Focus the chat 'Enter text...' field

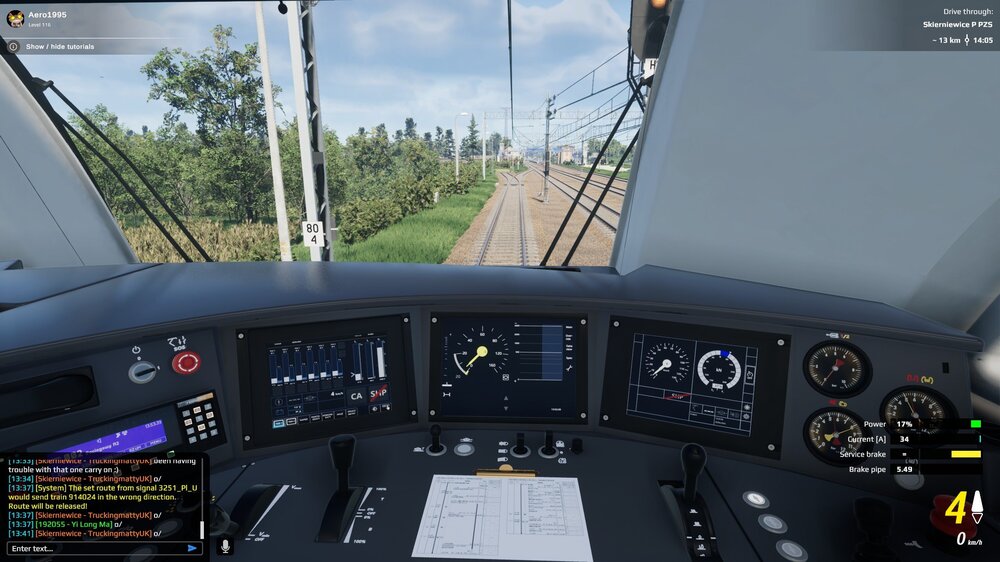pyautogui.click(x=95, y=548)
